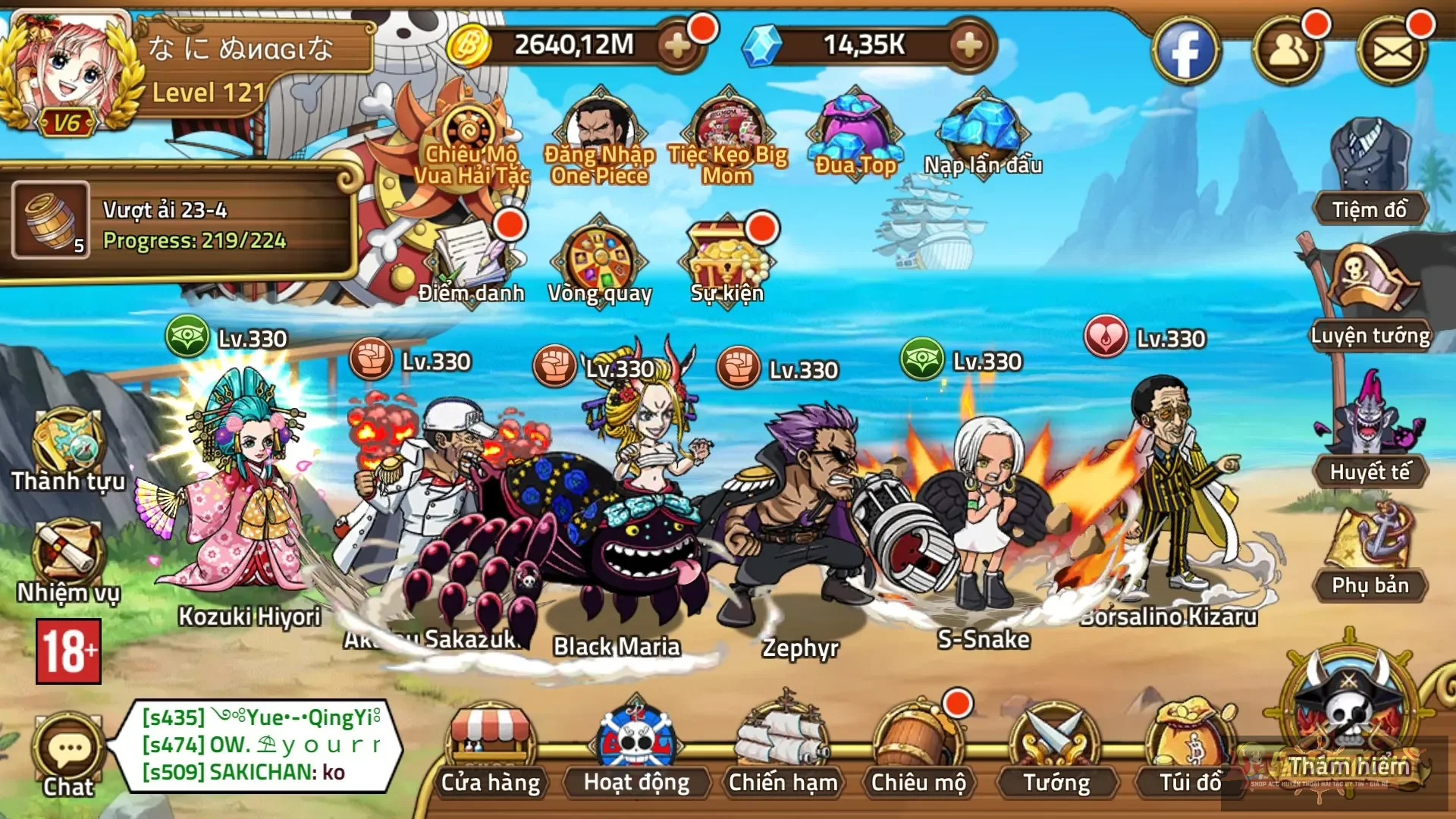Add gold coins with plus button

676,46
